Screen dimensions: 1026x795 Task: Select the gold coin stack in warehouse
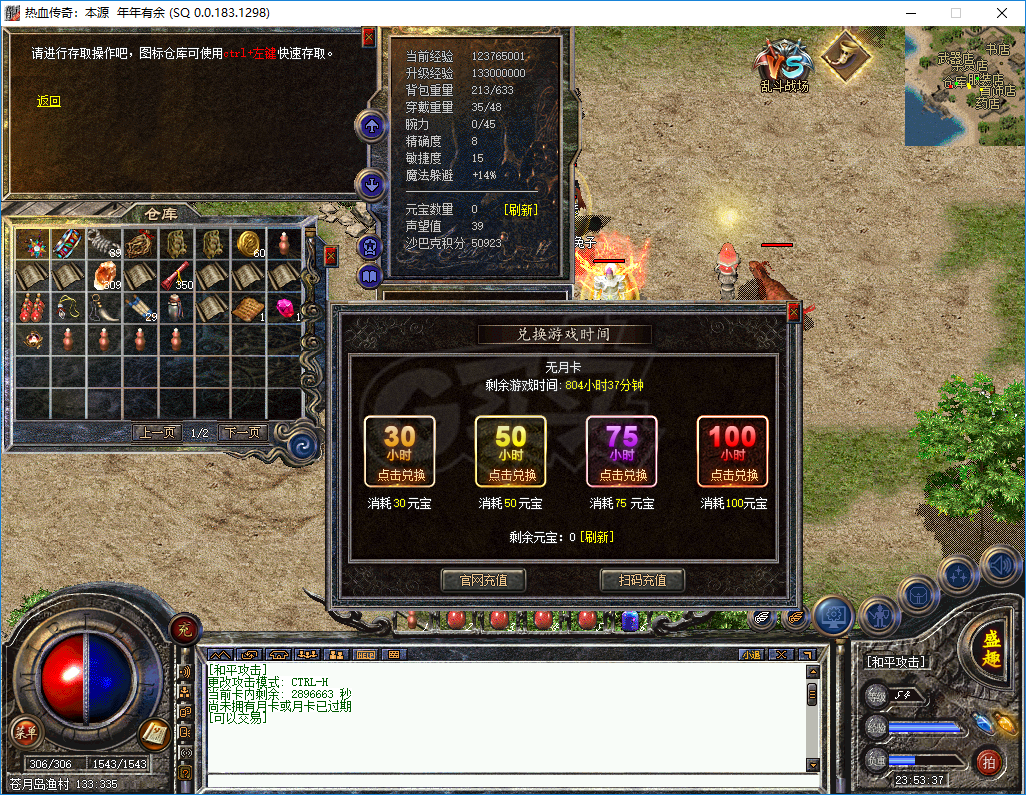(x=248, y=243)
